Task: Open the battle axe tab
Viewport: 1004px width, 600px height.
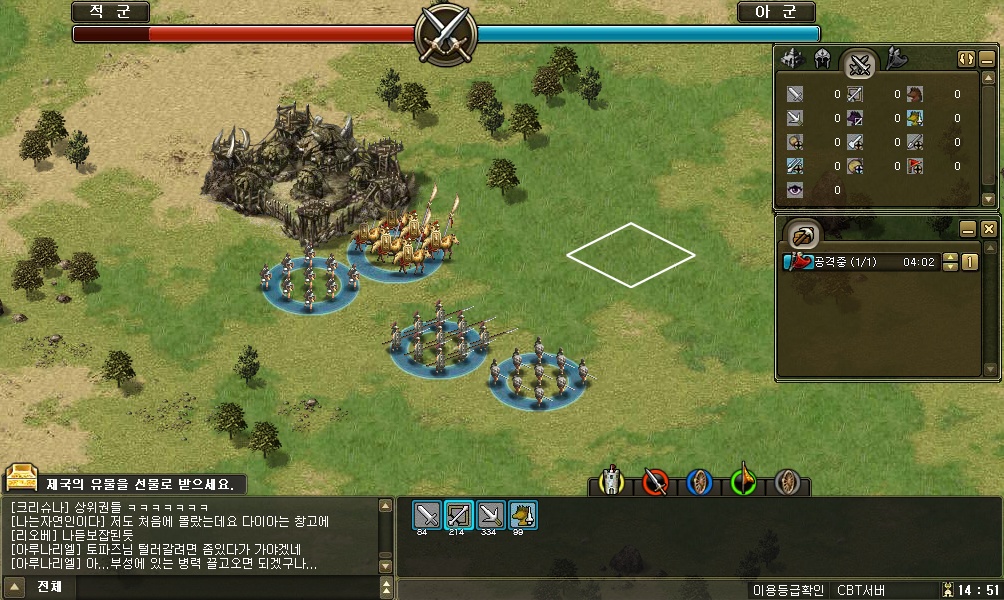Action: 895,59
